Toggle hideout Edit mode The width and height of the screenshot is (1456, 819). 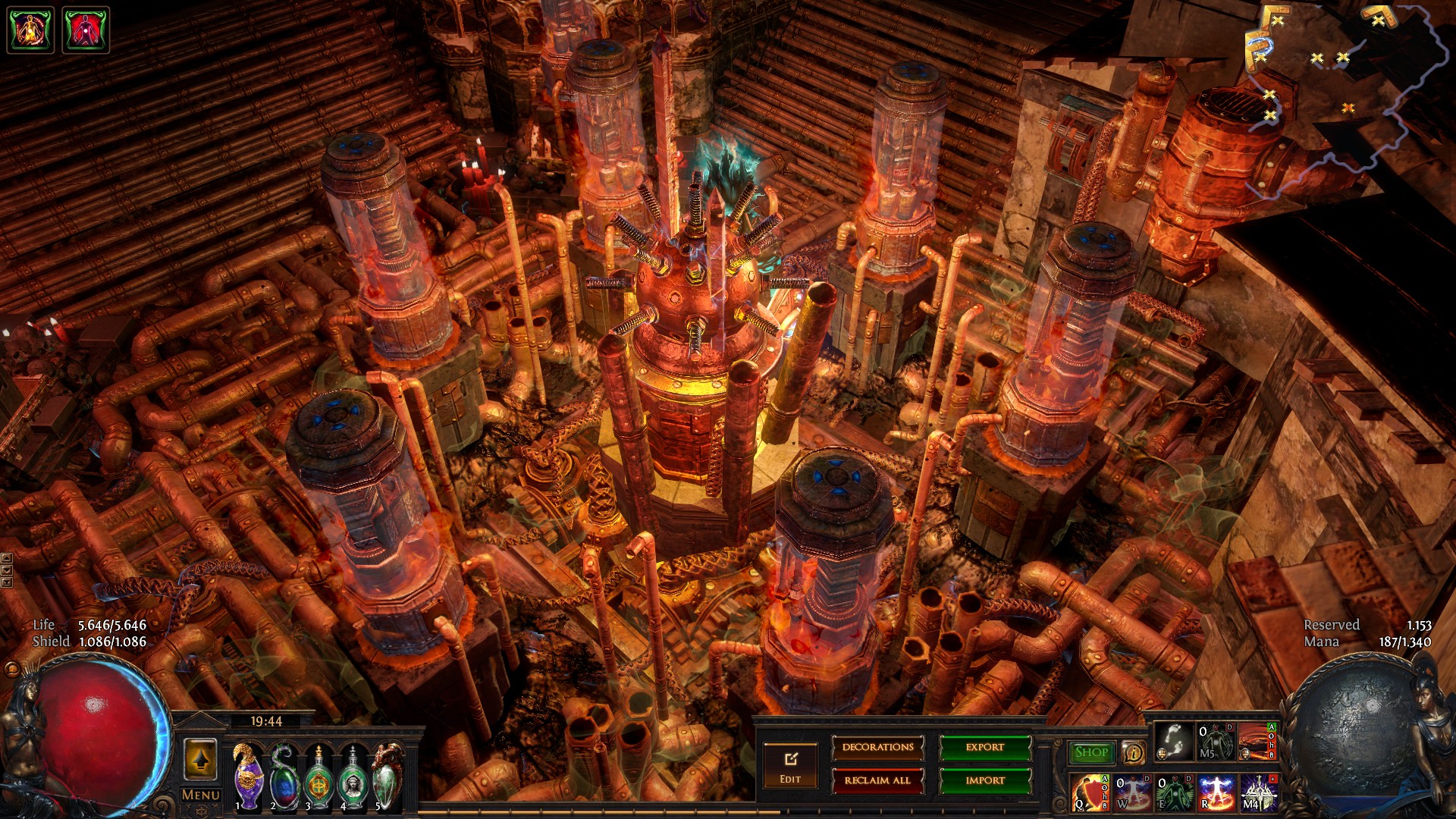(x=790, y=766)
